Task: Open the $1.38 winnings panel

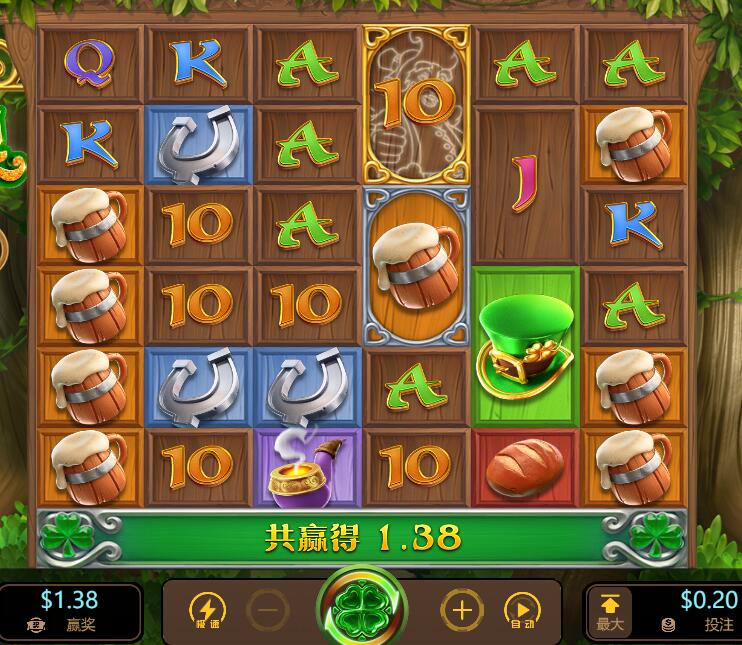Action: pos(68,610)
